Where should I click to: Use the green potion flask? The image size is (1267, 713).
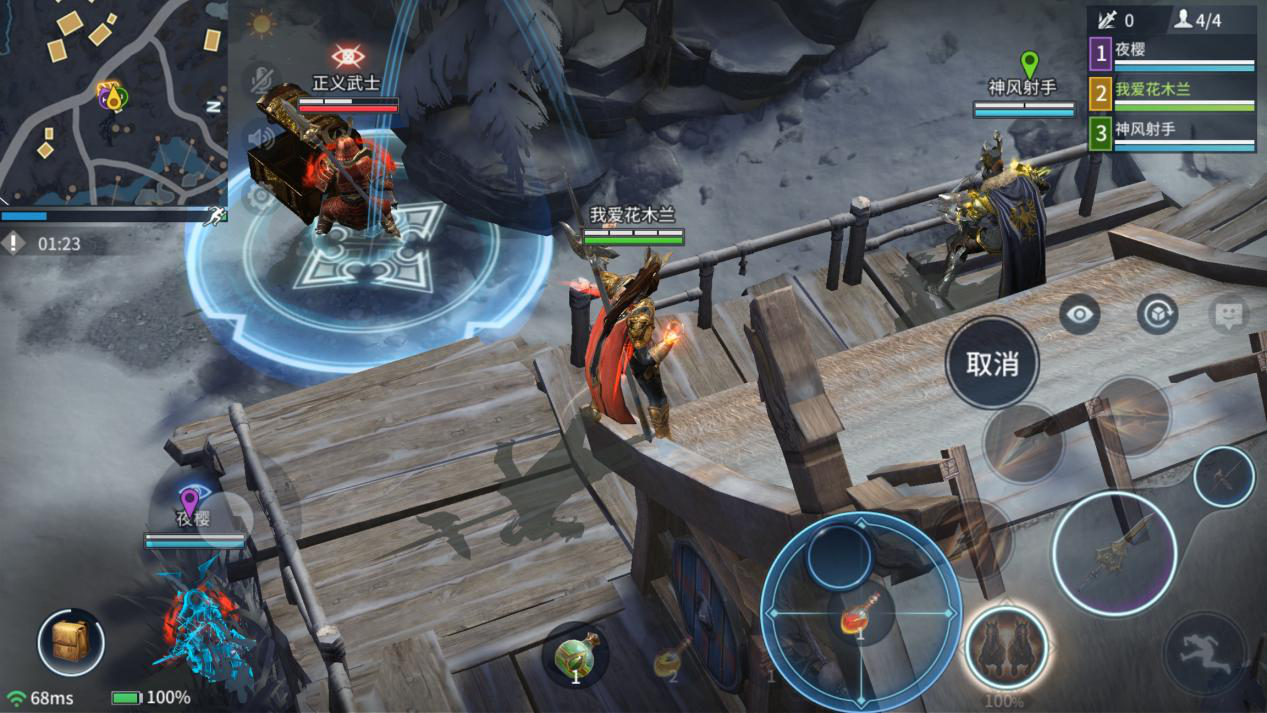coord(575,656)
